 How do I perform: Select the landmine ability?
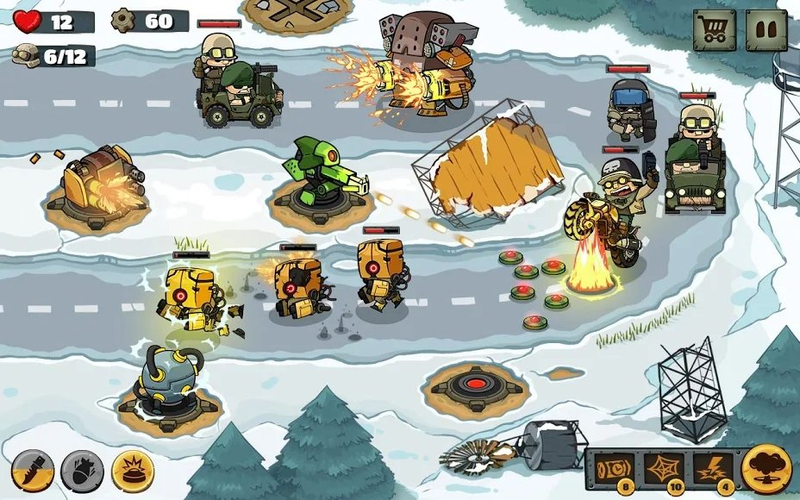(132, 469)
